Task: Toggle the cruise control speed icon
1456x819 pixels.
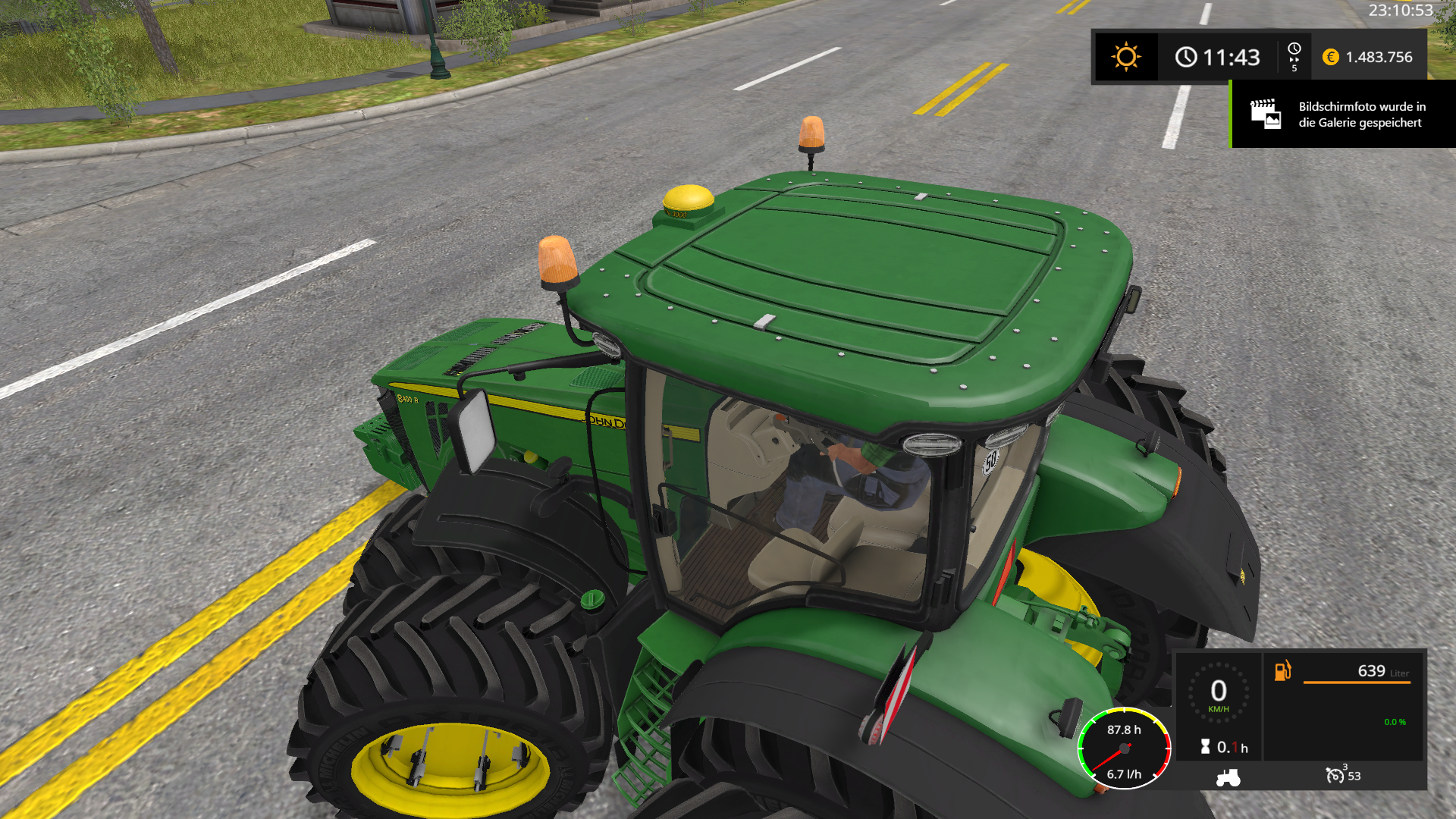Action: tap(1335, 775)
